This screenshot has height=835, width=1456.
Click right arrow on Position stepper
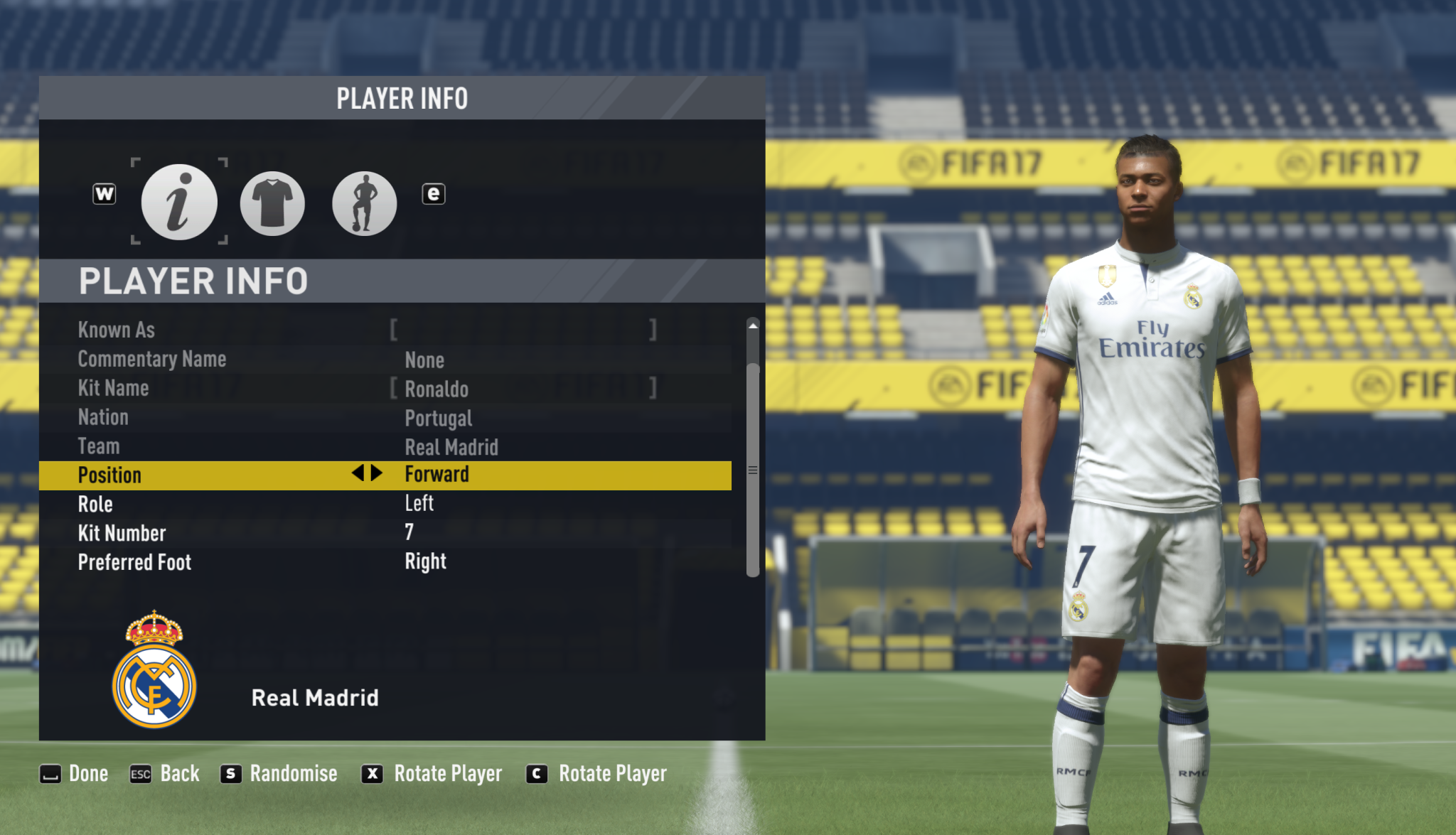pyautogui.click(x=378, y=473)
